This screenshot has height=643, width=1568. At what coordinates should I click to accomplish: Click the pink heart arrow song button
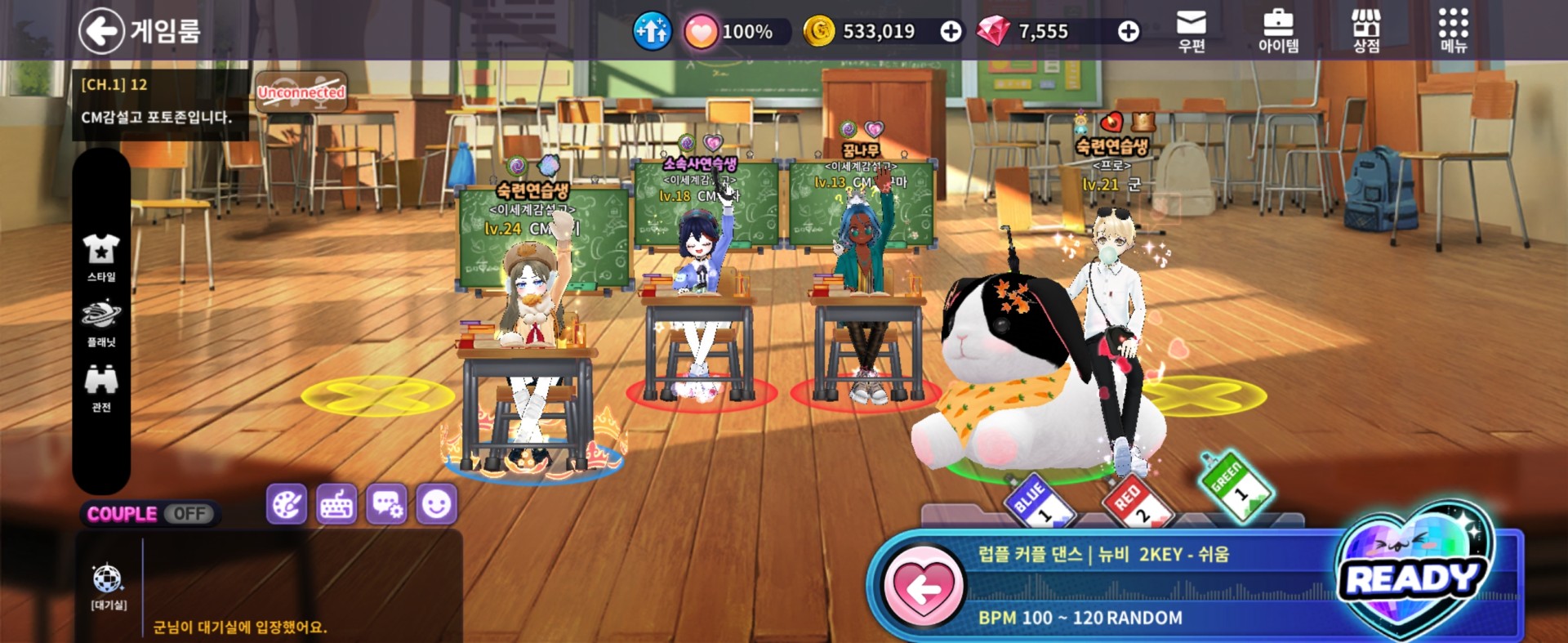point(924,587)
